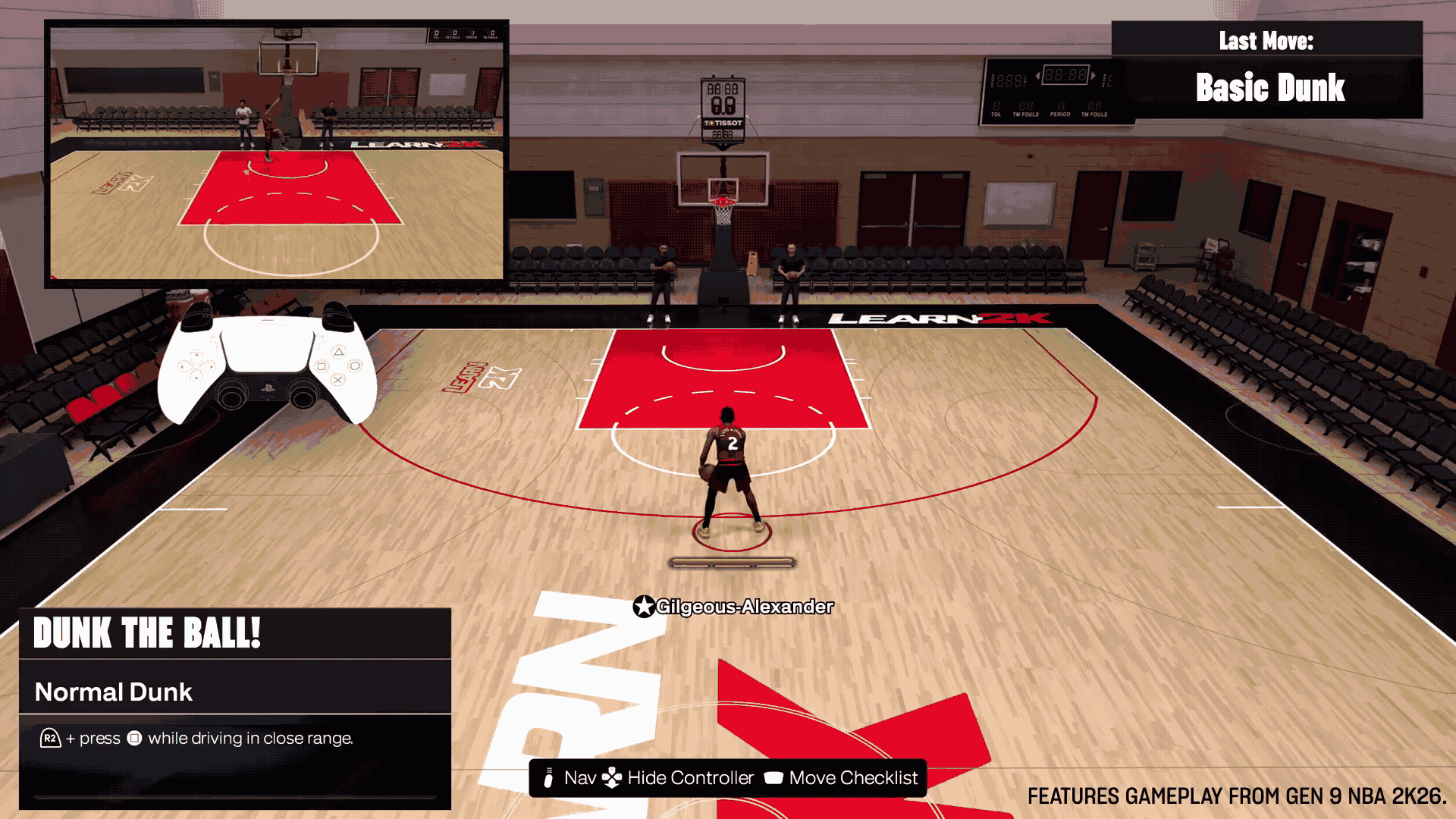Click the touchpad icon beside Move Checklist
The width and height of the screenshot is (1456, 819).
pyautogui.click(x=776, y=778)
